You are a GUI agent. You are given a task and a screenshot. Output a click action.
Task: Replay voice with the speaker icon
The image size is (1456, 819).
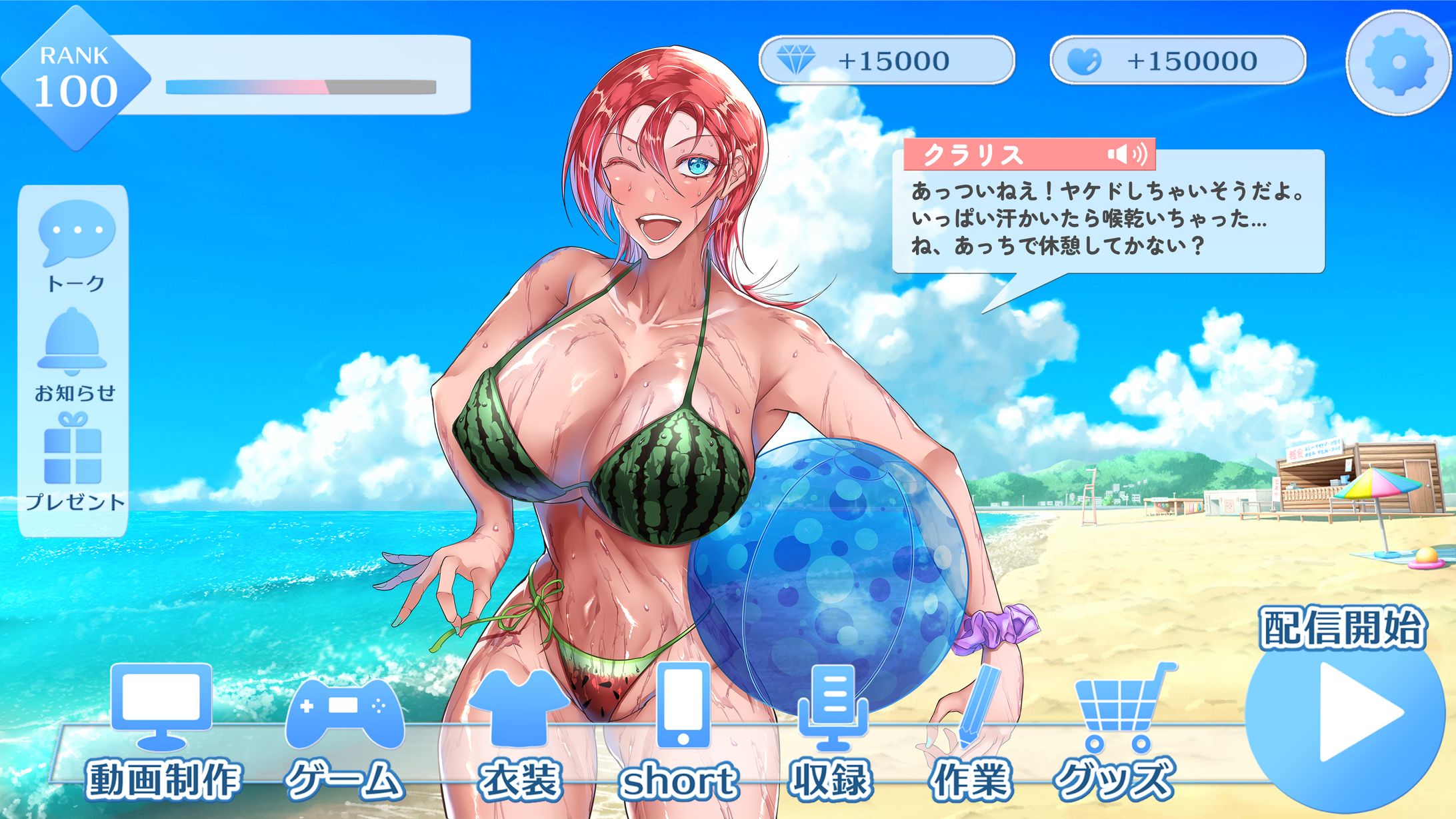1127,155
